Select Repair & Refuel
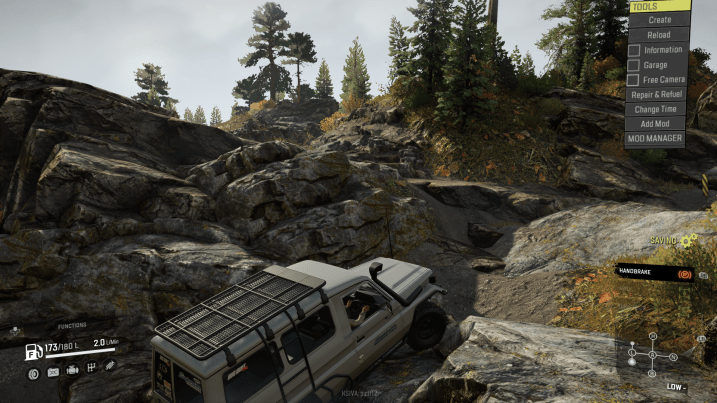This screenshot has width=717, height=403. pos(656,94)
